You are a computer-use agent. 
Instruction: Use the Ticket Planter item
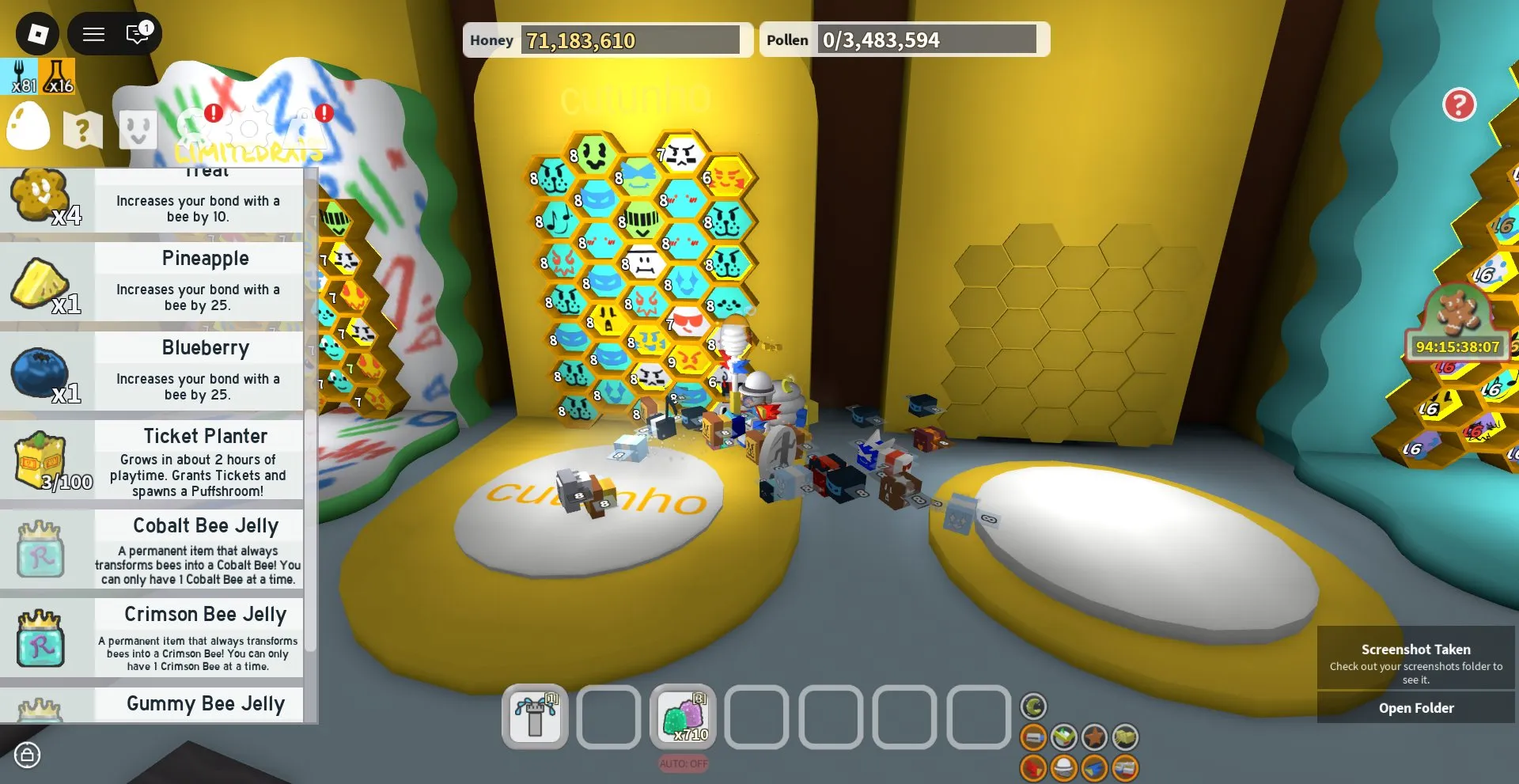click(154, 461)
